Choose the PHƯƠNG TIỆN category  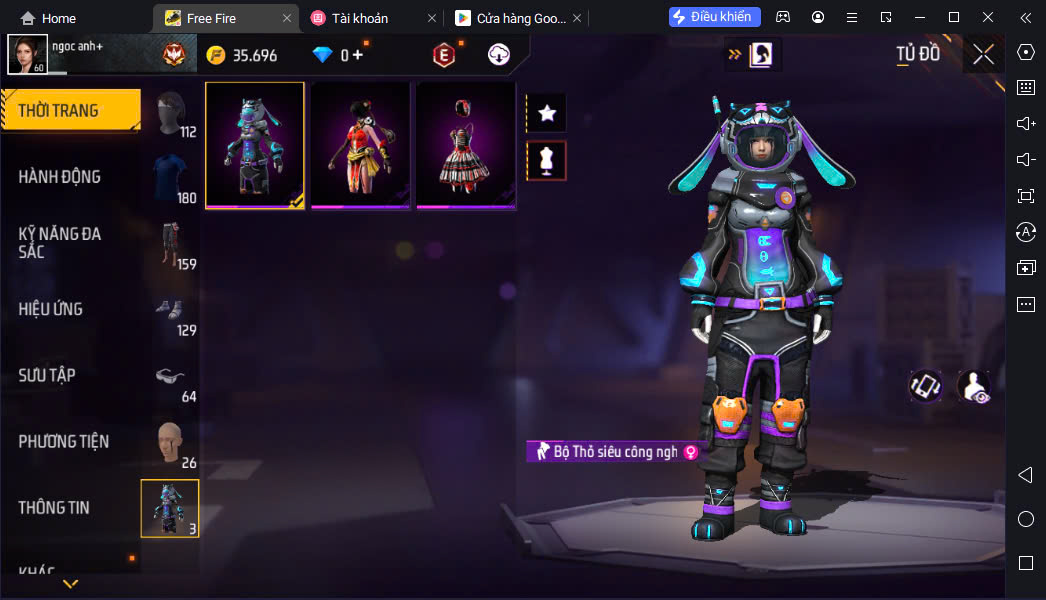64,441
